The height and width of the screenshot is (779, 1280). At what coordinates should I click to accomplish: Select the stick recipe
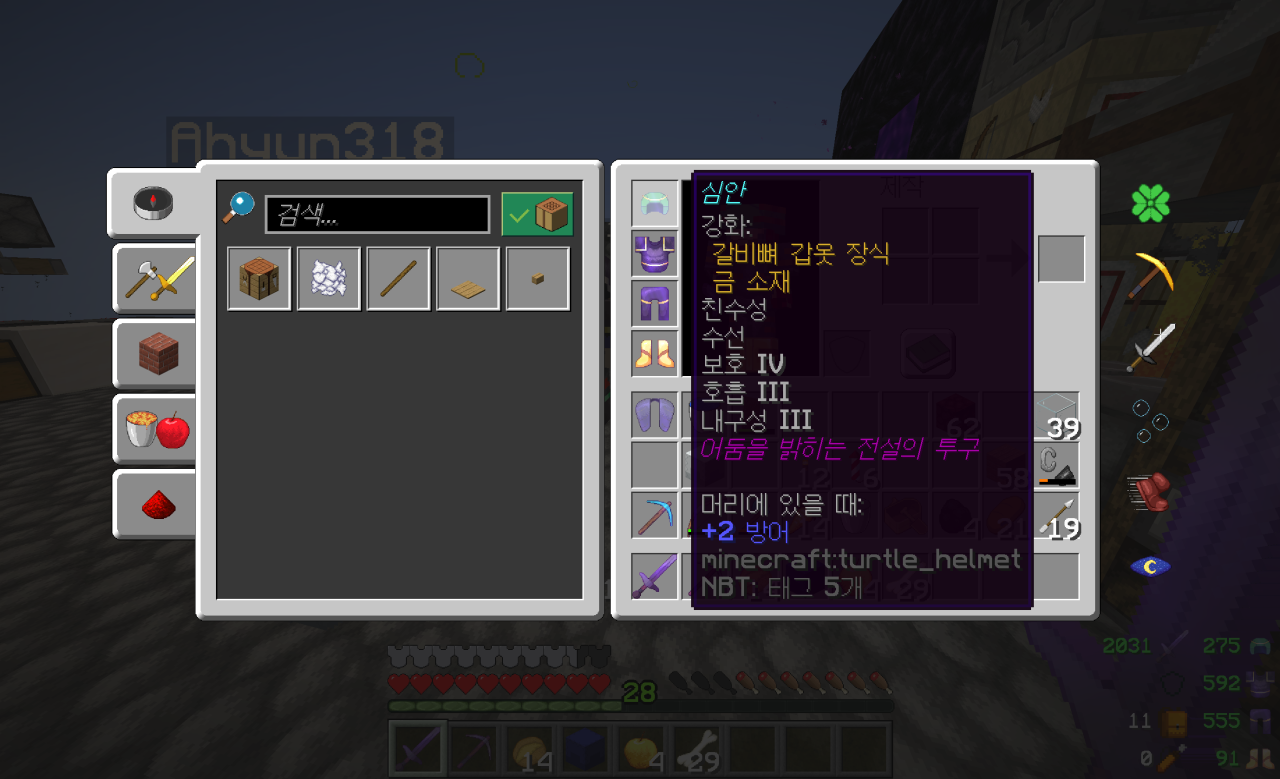(398, 279)
